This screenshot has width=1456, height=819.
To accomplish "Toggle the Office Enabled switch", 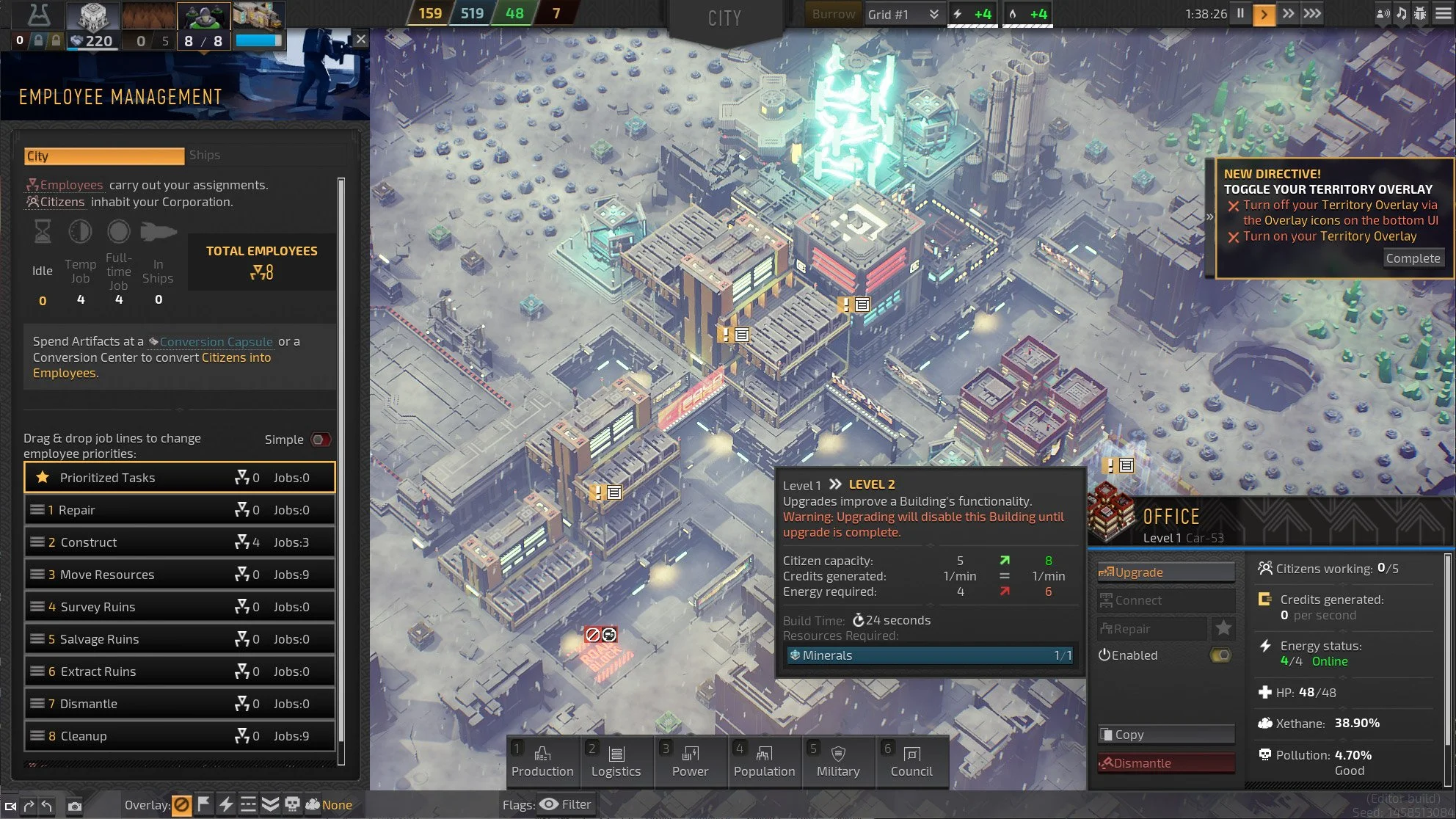I will pos(1220,655).
